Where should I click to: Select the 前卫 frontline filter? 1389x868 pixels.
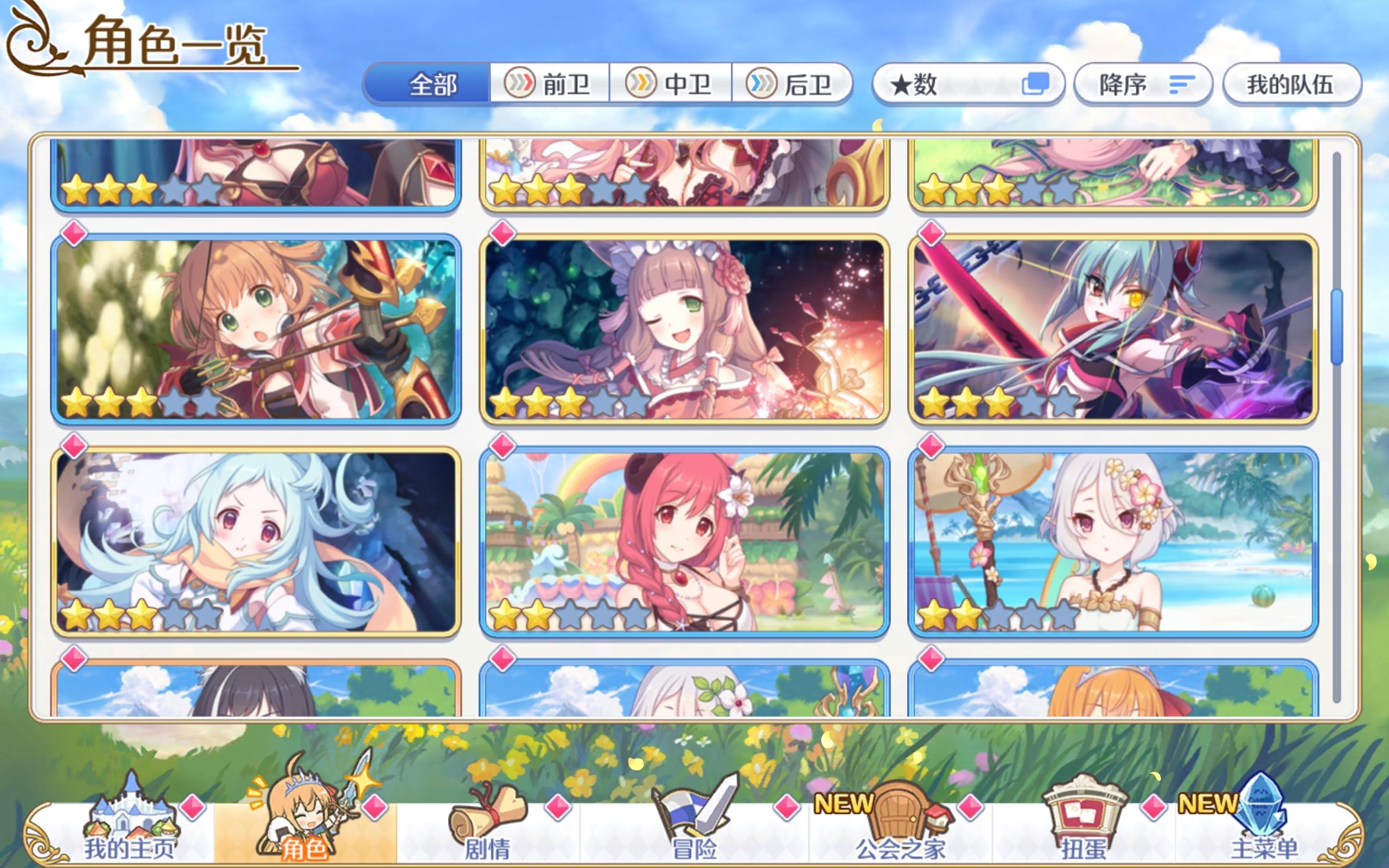[551, 85]
